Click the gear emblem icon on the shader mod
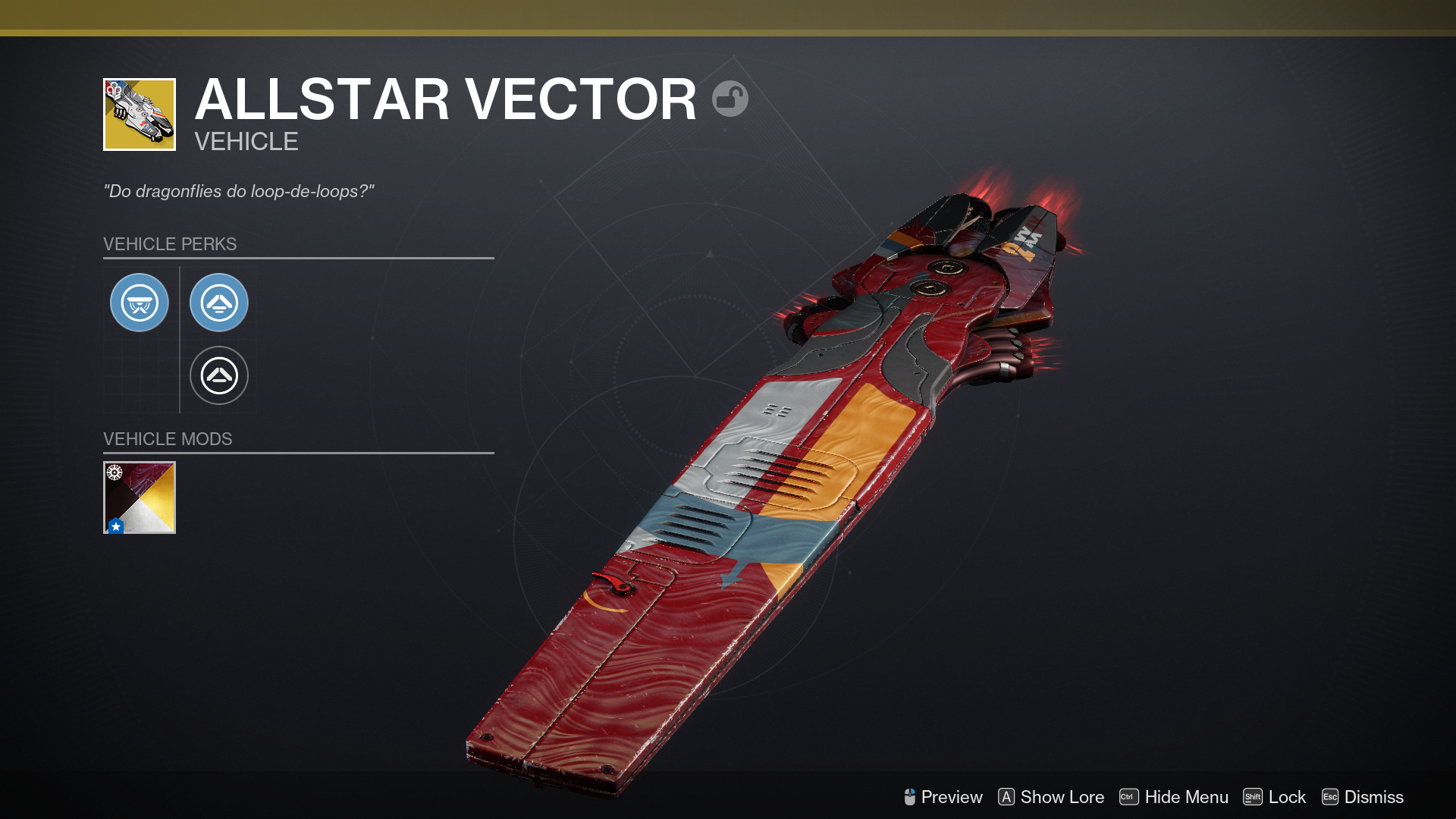Image resolution: width=1456 pixels, height=819 pixels. pos(115,472)
